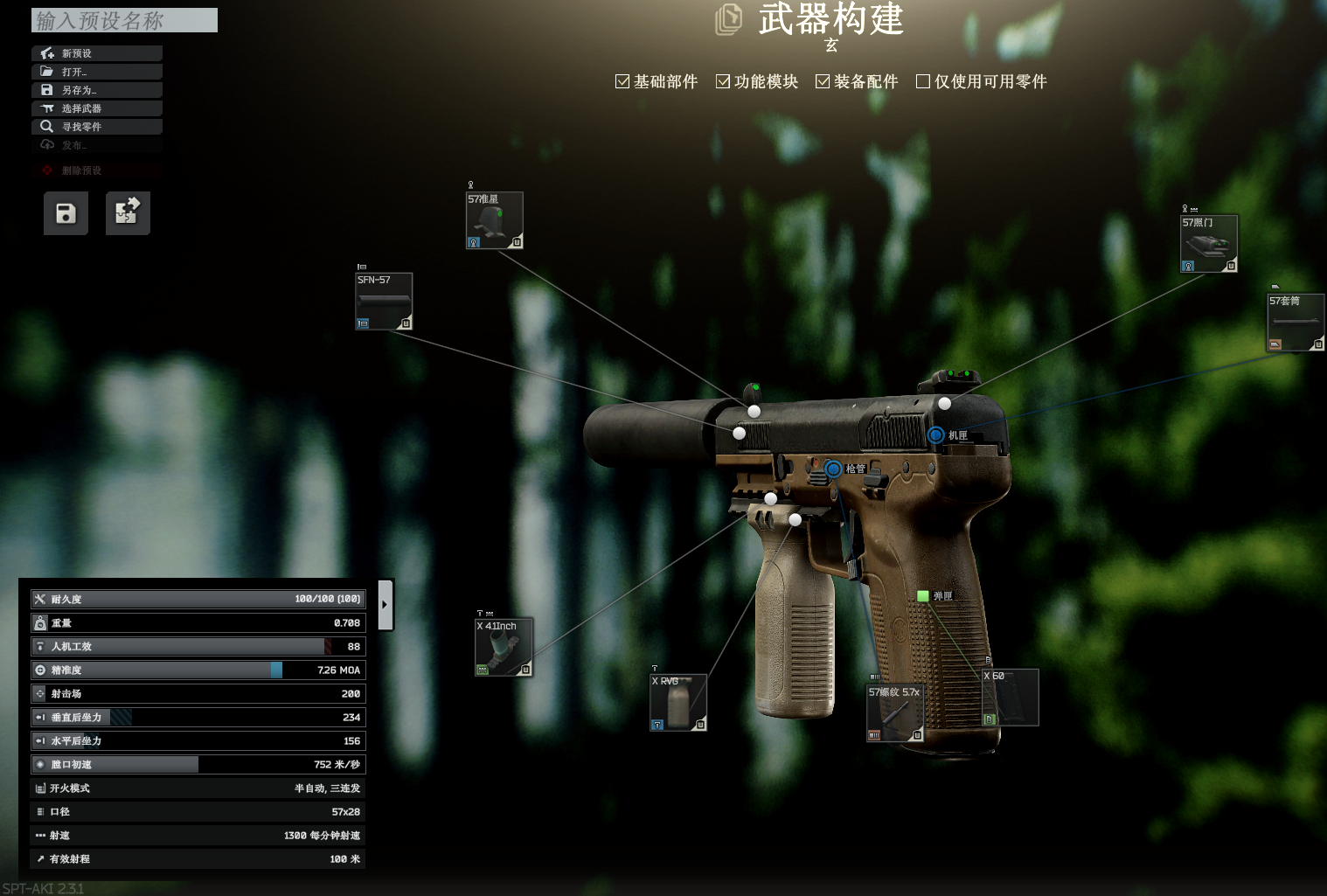This screenshot has width=1327, height=896.
Task: Select the 57准星 front sight slot
Action: 494,220
